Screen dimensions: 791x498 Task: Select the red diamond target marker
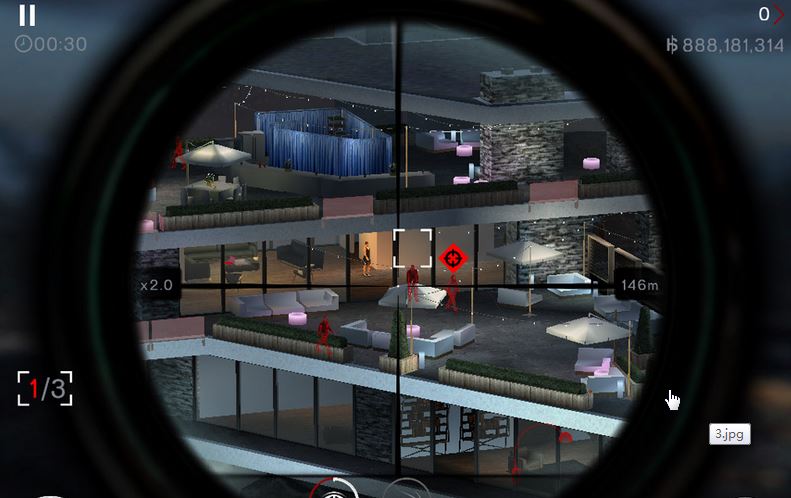pos(453,259)
